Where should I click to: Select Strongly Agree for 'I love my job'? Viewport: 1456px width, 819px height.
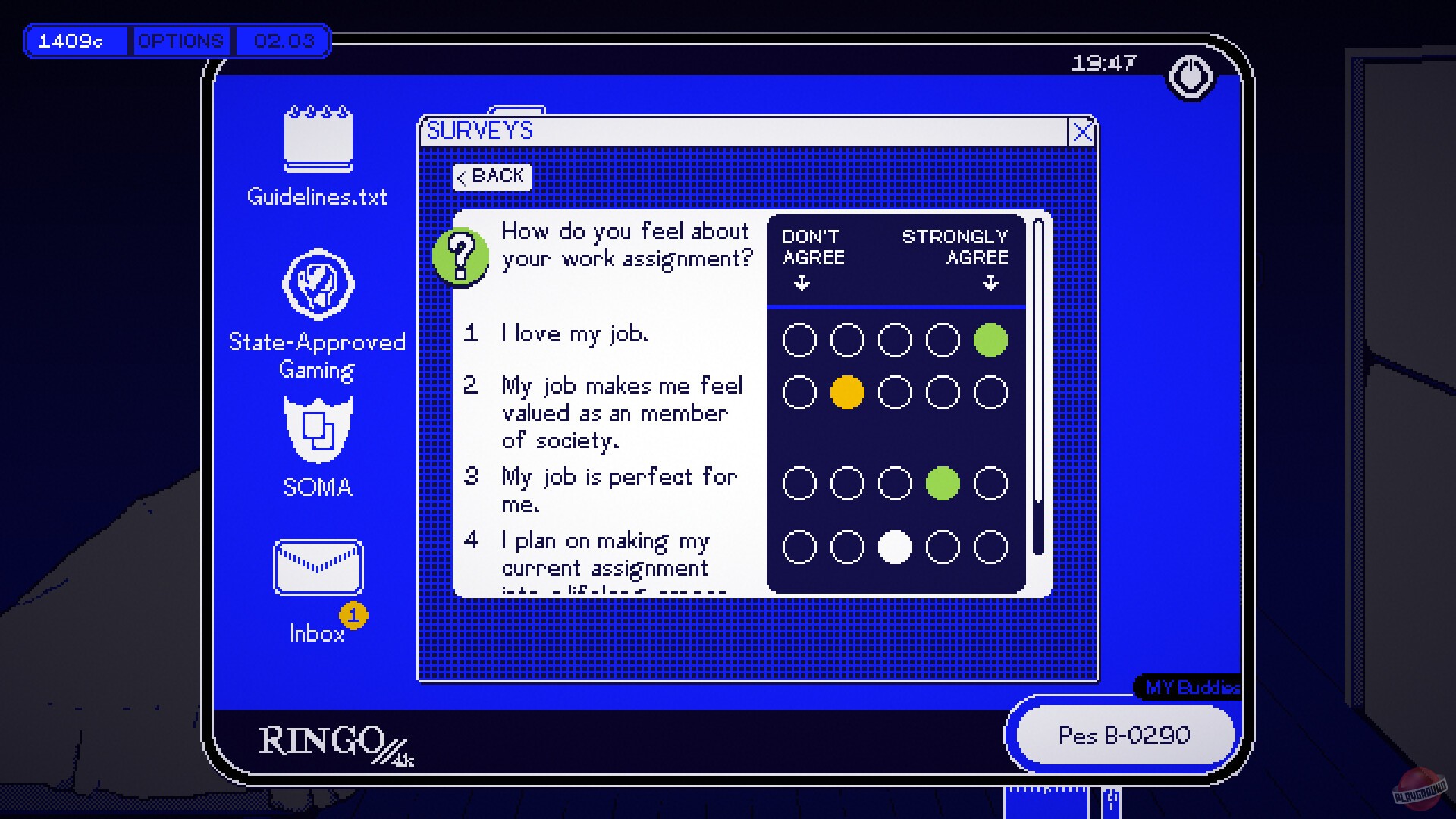pos(990,339)
